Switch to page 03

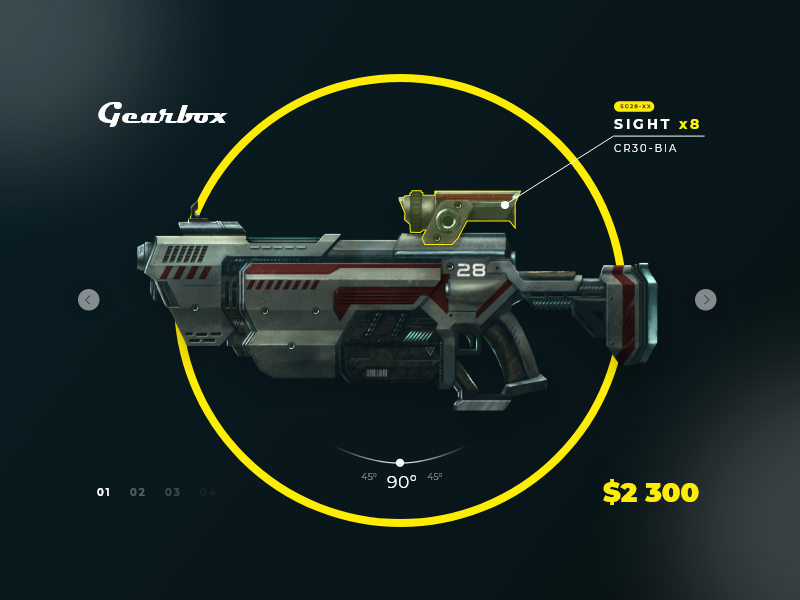coord(173,492)
